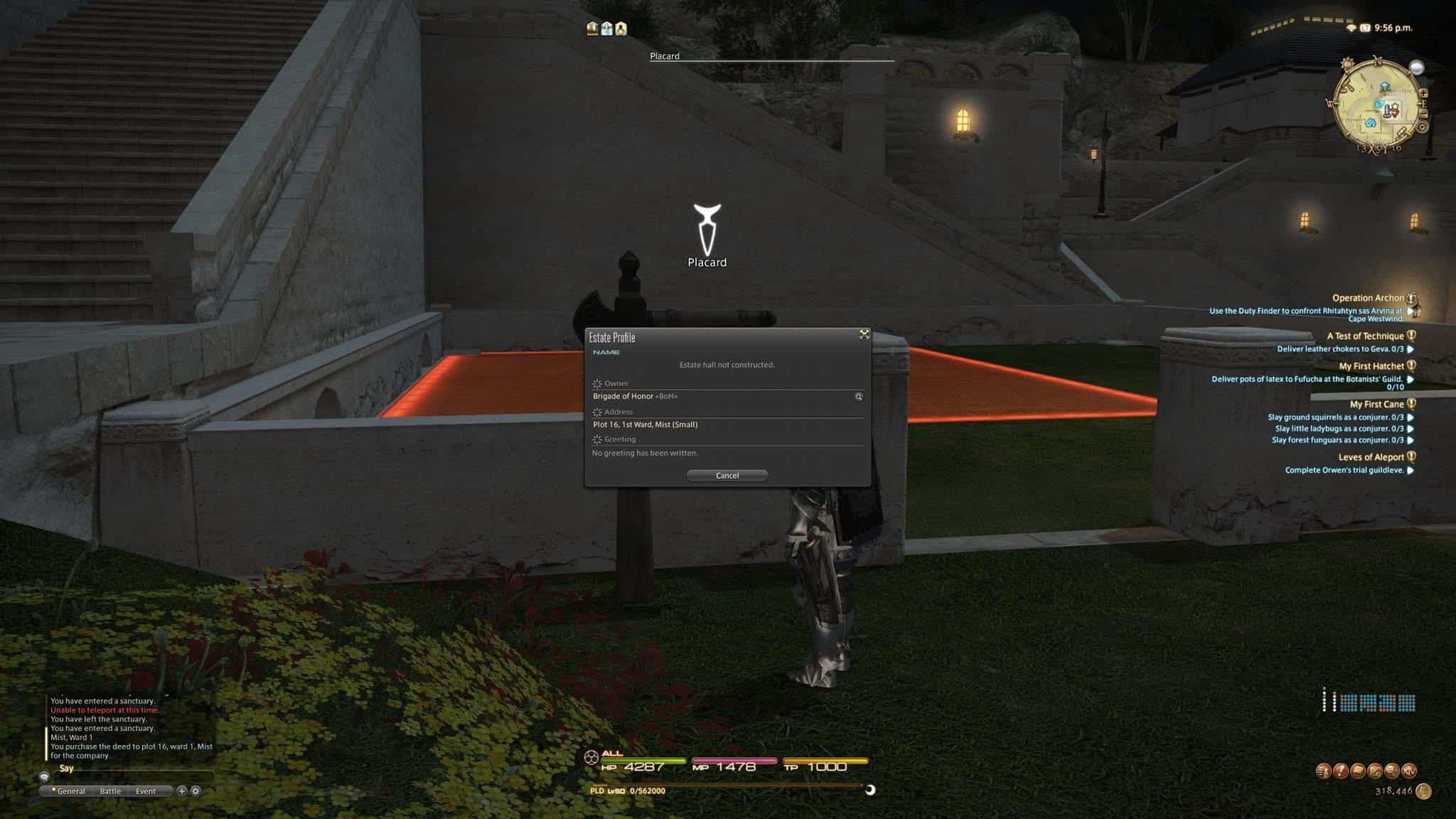
Task: Switch to the General chat tab
Action: point(70,791)
